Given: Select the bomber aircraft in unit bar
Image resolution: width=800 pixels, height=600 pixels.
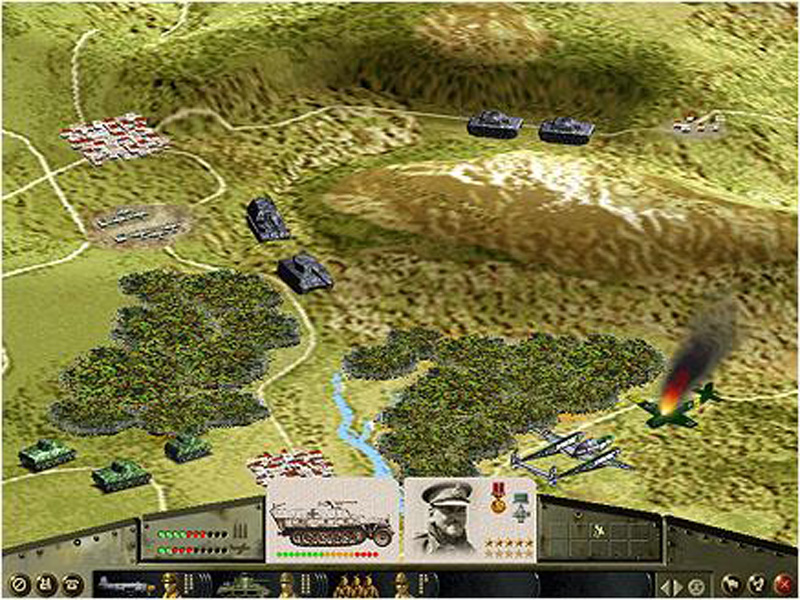Looking at the screenshot, I should click(123, 583).
